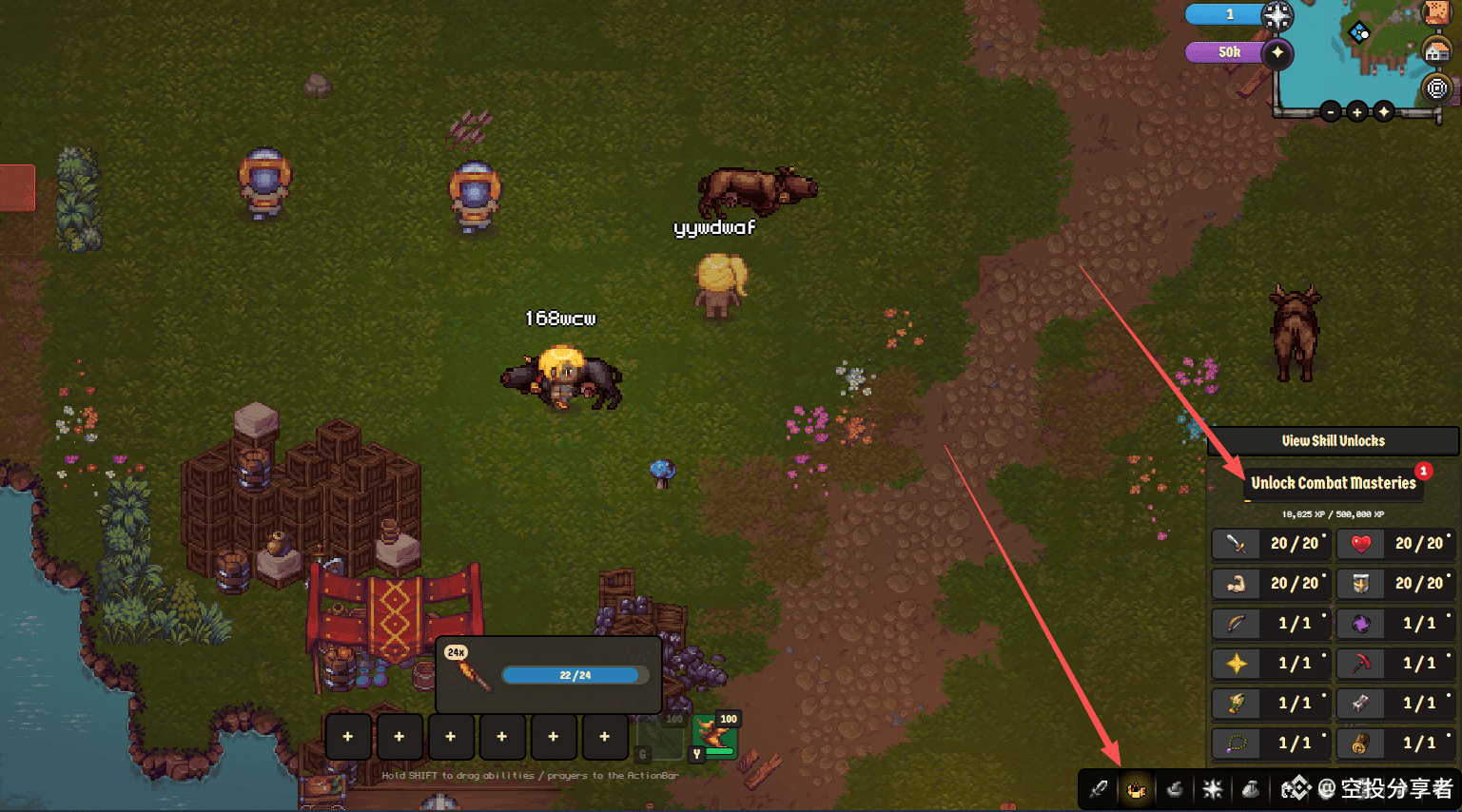The height and width of the screenshot is (812, 1462).
Task: Click the house icon beside the minimap
Action: (x=1436, y=50)
